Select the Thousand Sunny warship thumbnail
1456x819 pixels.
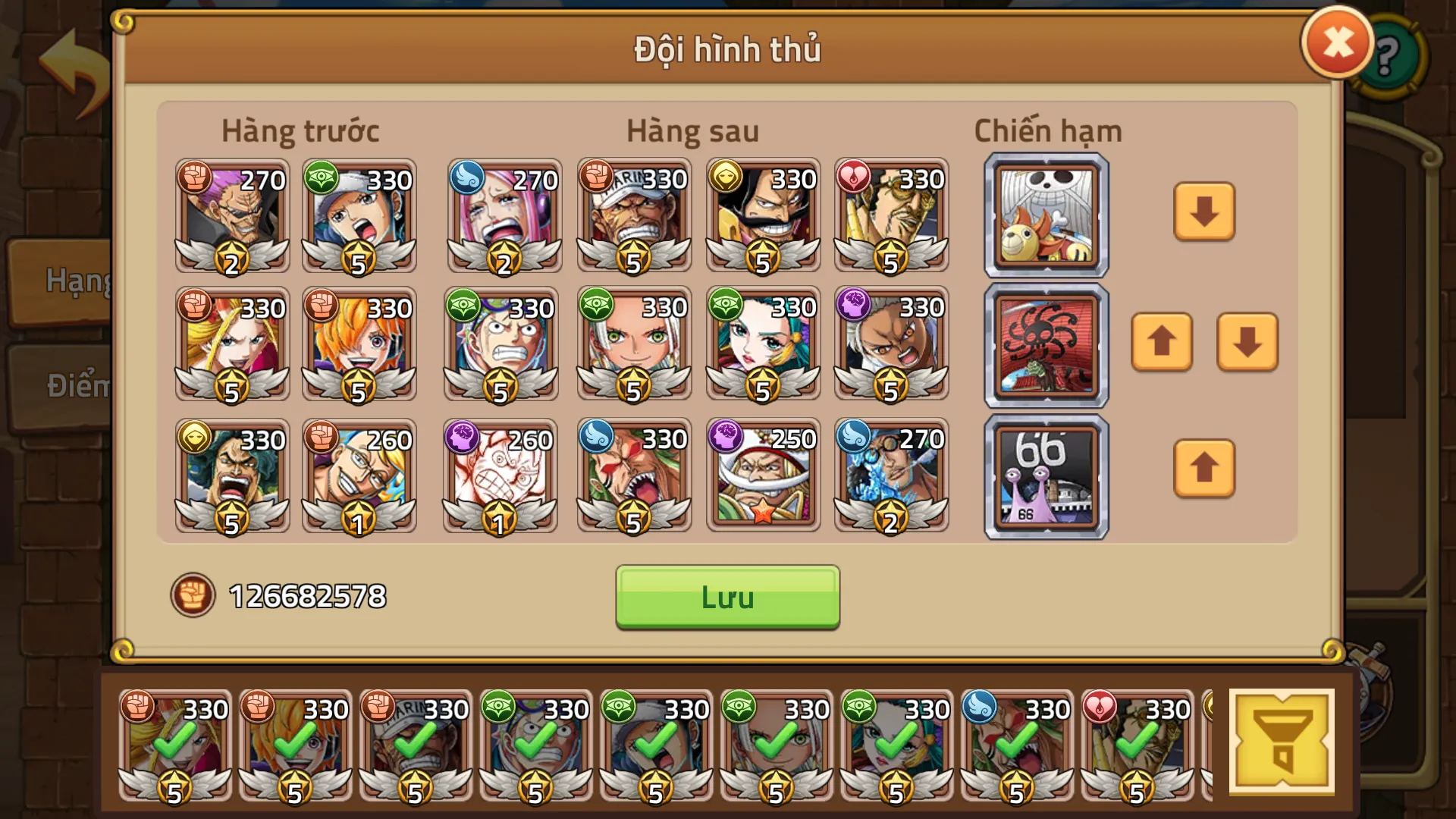(1045, 215)
